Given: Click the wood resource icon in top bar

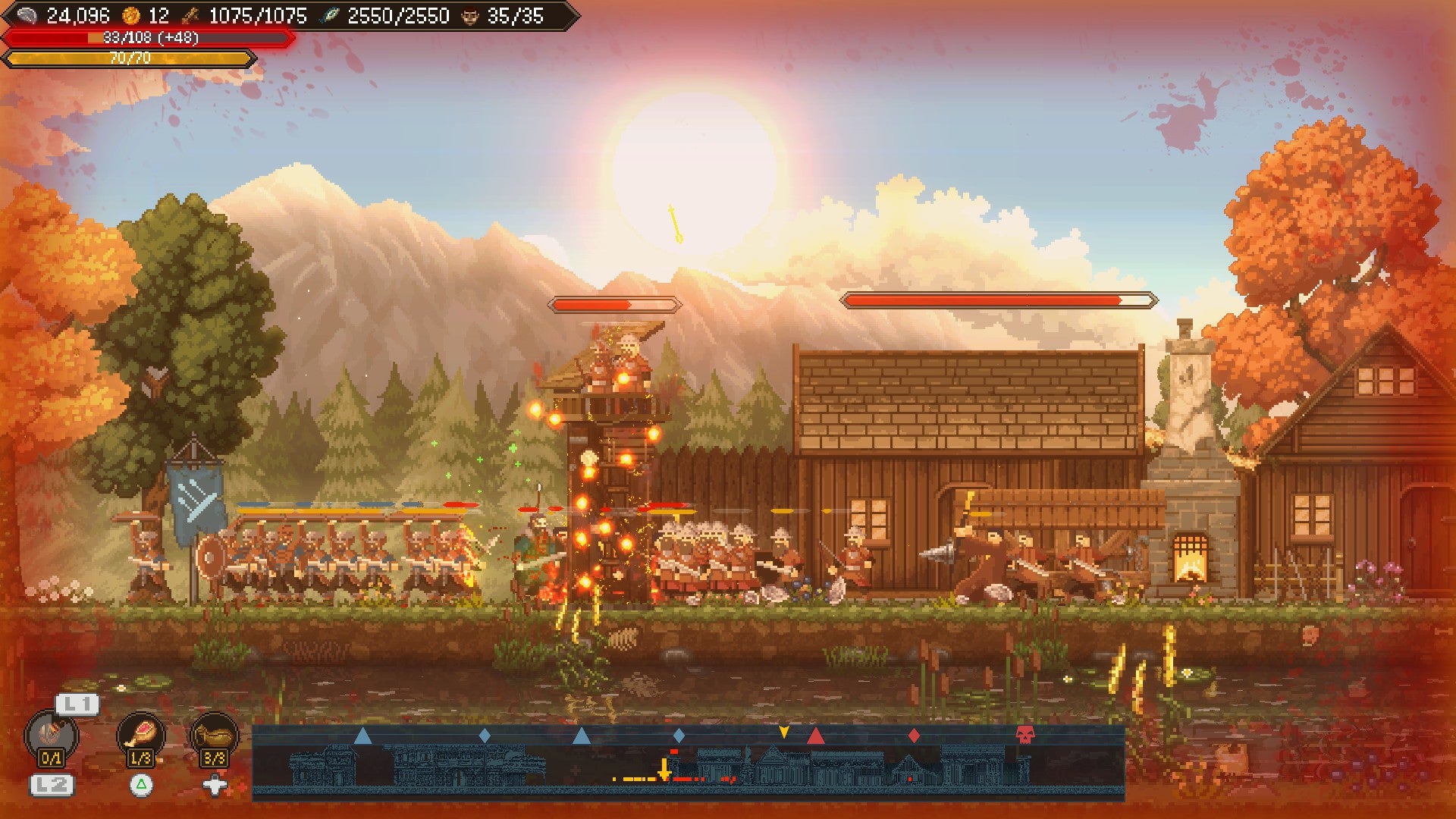Looking at the screenshot, I should [x=190, y=15].
